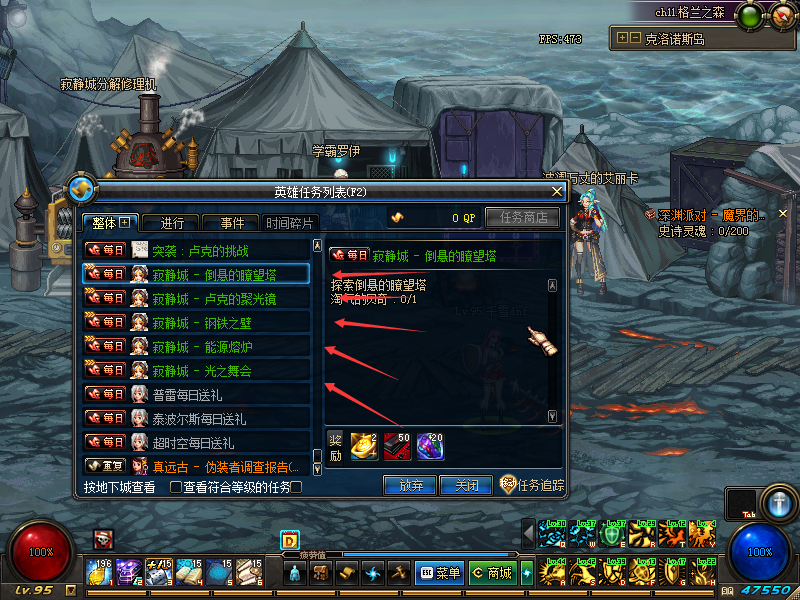The image size is (800, 600).
Task: Click the 关闭 button
Action: coord(466,486)
